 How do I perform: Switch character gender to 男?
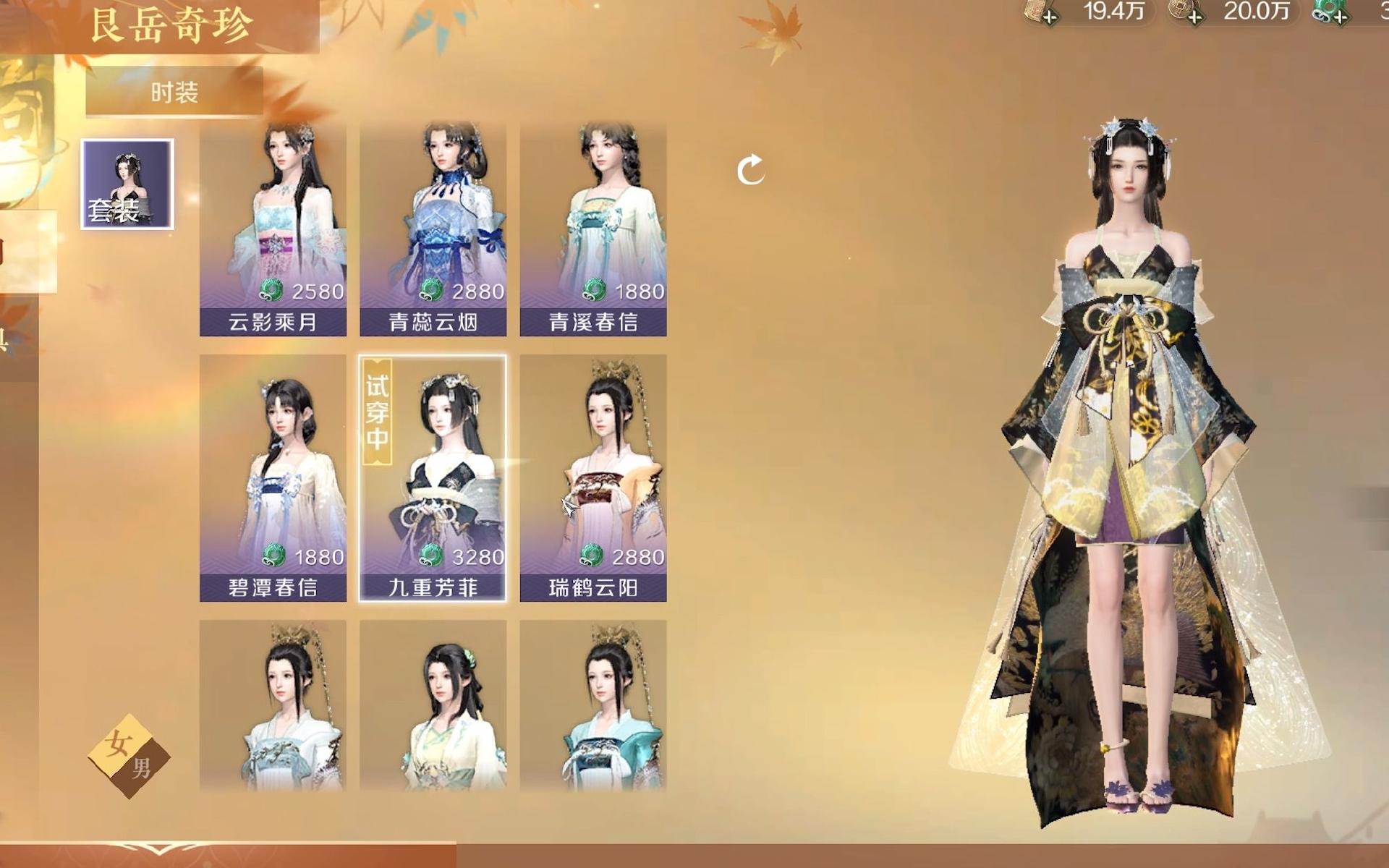[143, 769]
